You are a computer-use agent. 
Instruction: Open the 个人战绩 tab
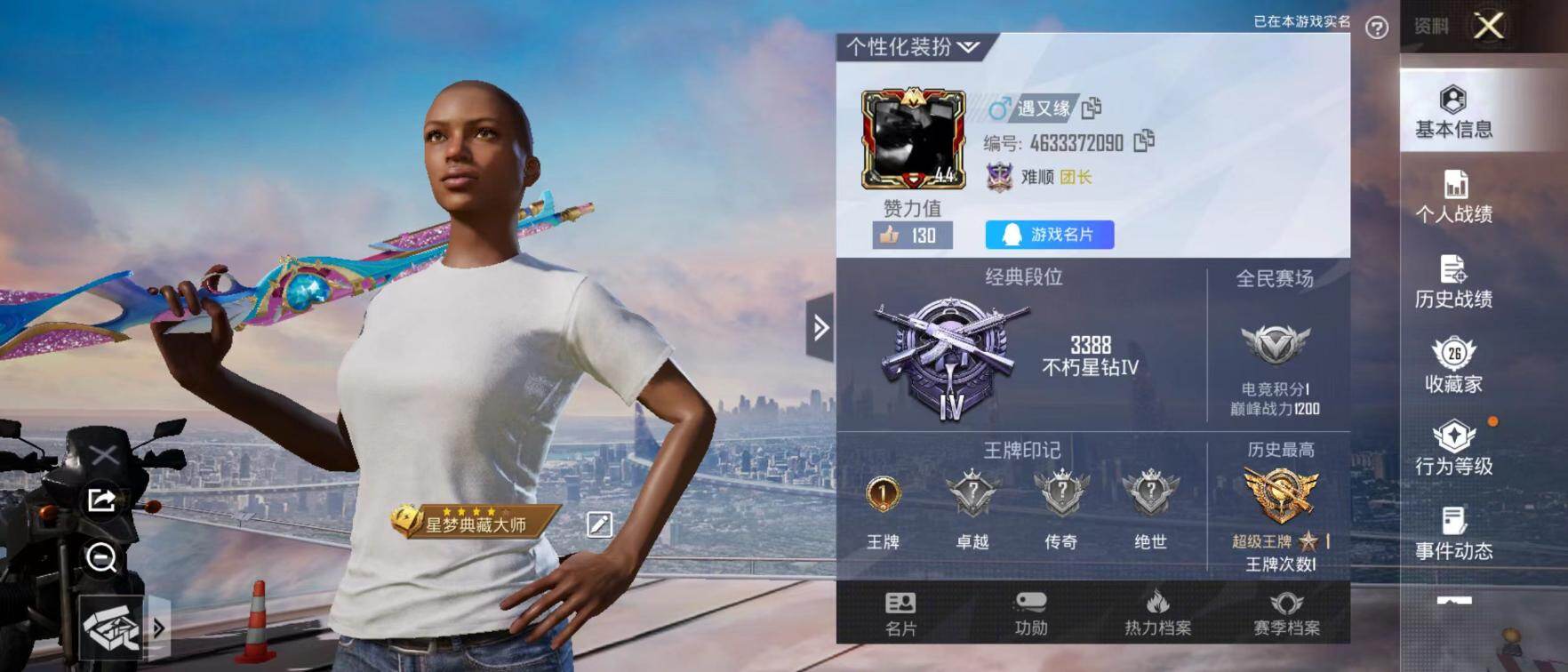pos(1453,196)
